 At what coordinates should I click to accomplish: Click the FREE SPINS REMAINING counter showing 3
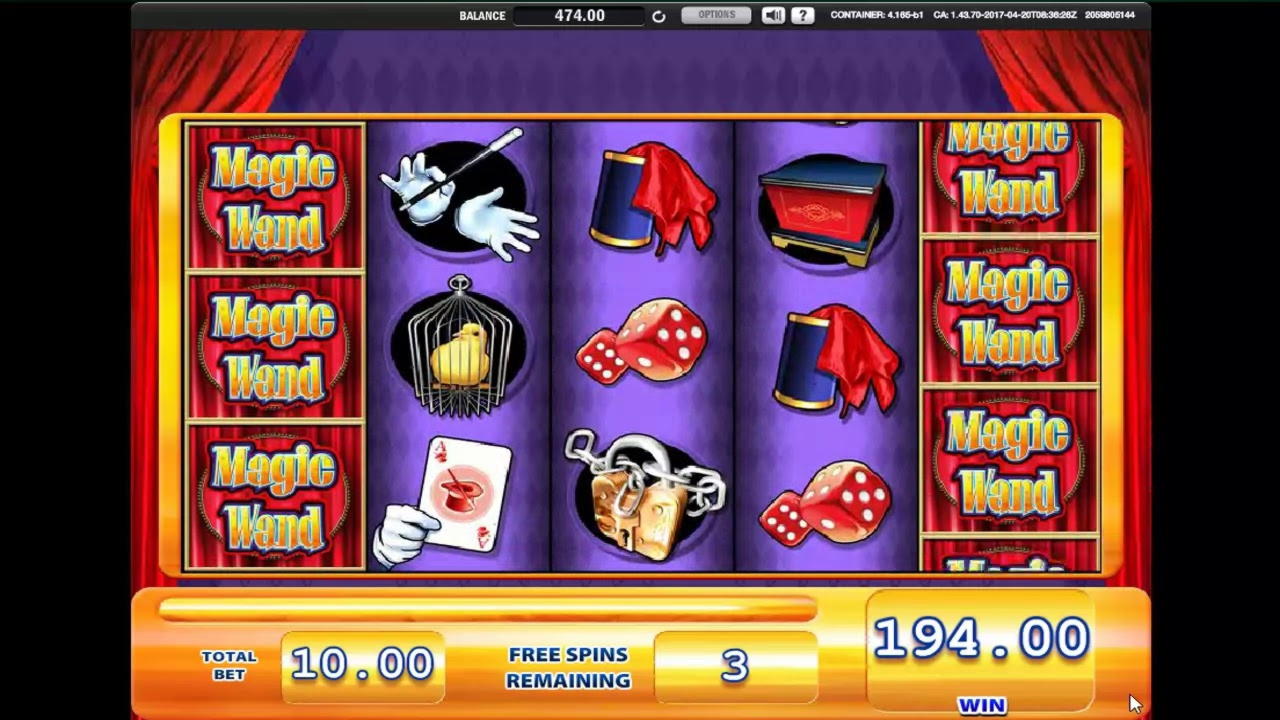[735, 665]
